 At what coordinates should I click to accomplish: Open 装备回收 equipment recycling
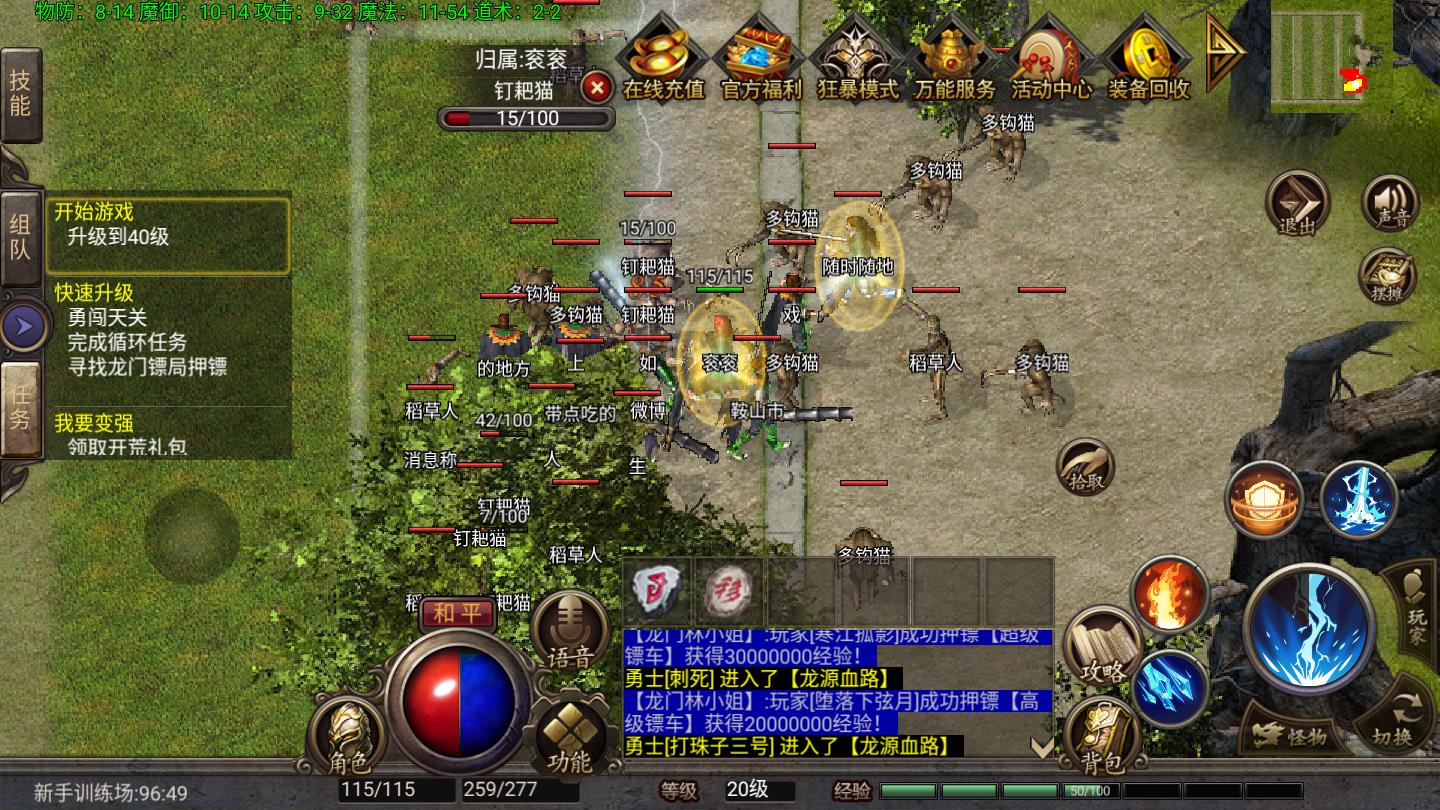[x=1148, y=62]
